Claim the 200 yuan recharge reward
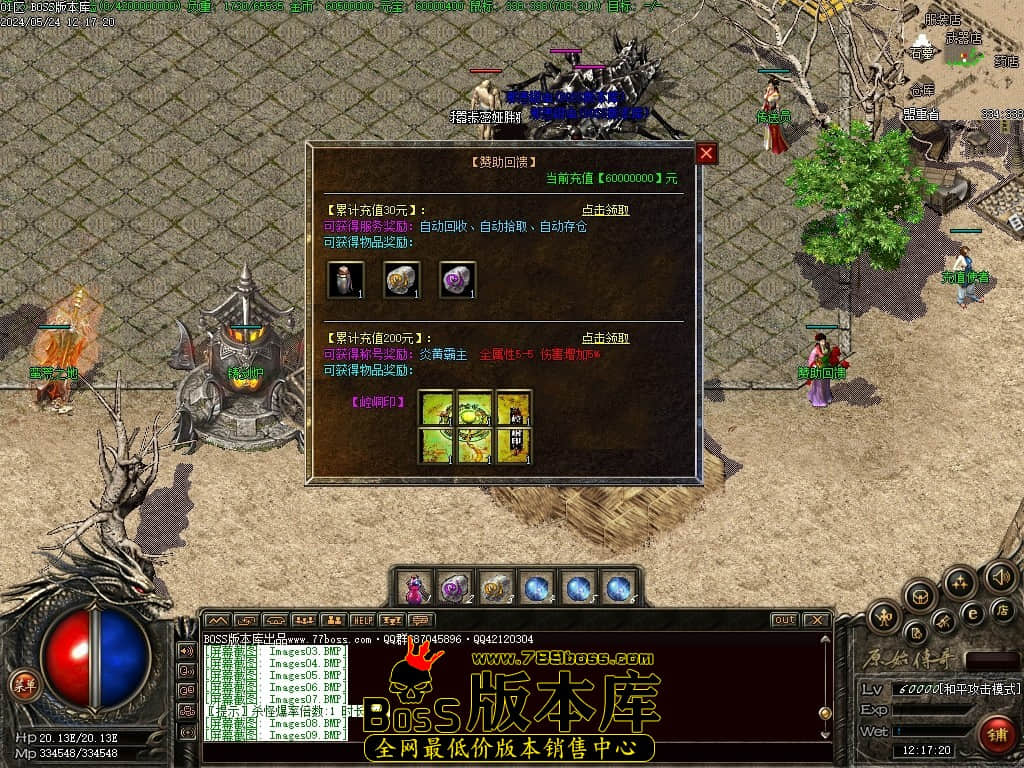Screen dimensions: 1024x768 606,339
